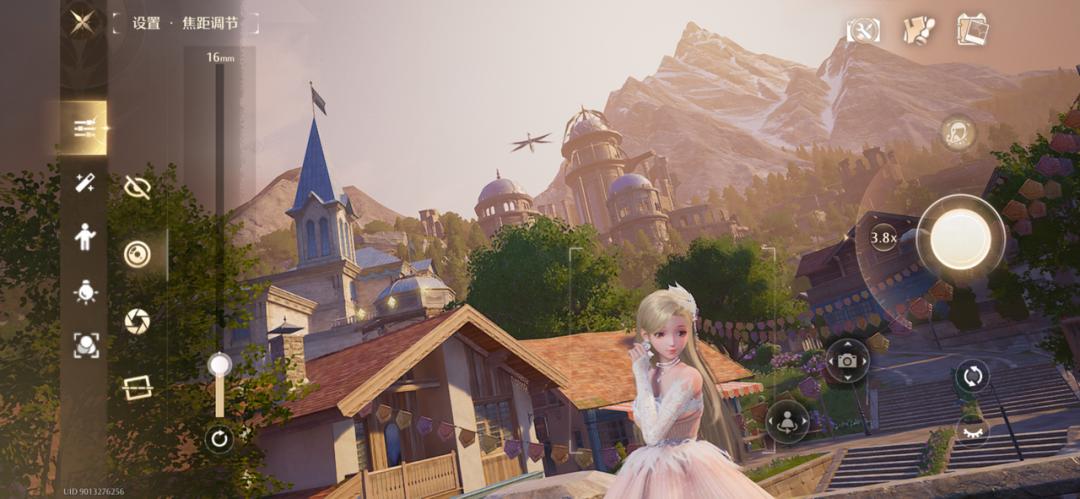Viewport: 1080px width, 499px height.
Task: Reset focal length with the circular arrow
Action: click(x=219, y=438)
